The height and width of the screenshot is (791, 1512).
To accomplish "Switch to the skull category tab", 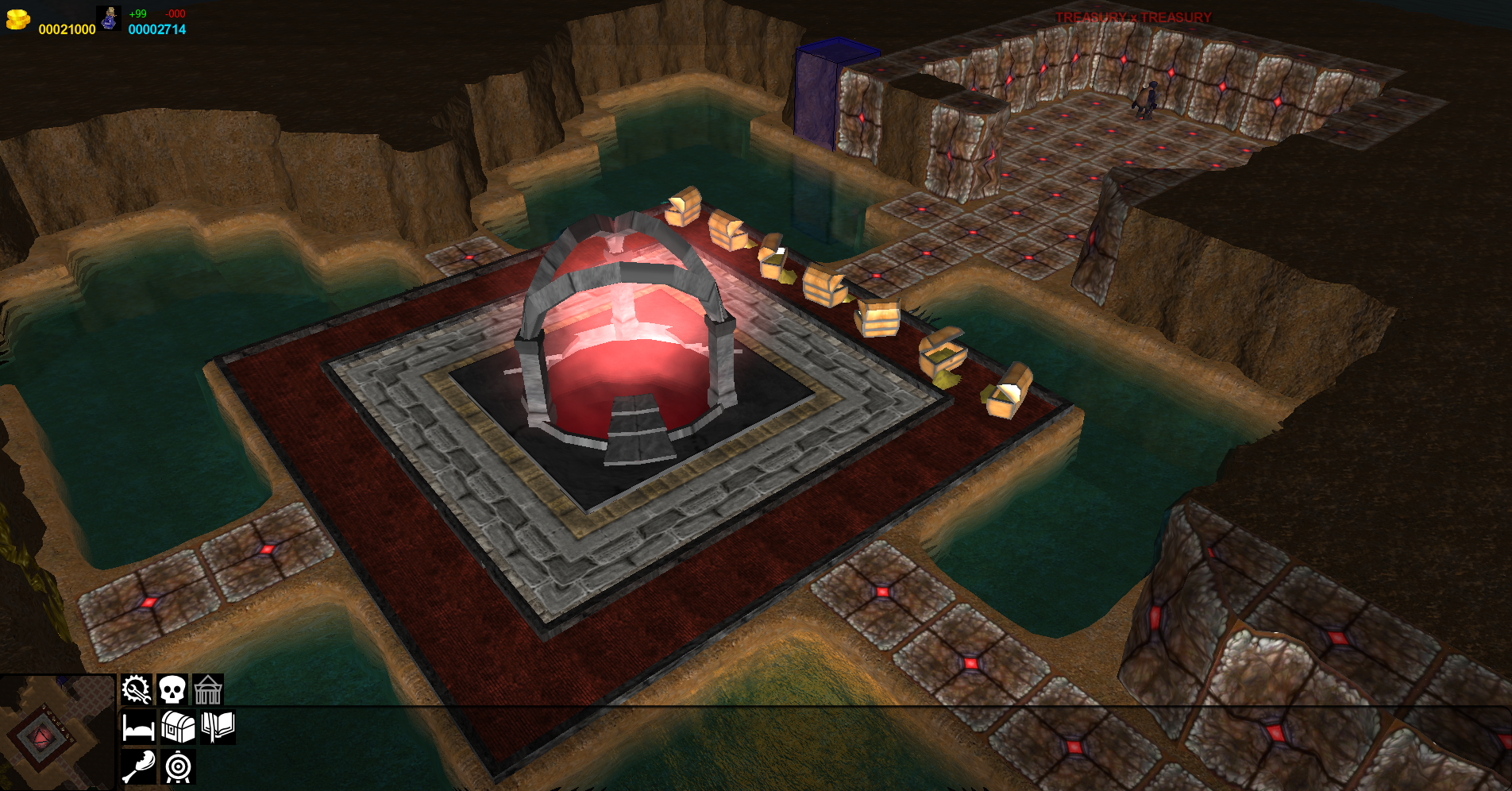I will coord(172,689).
